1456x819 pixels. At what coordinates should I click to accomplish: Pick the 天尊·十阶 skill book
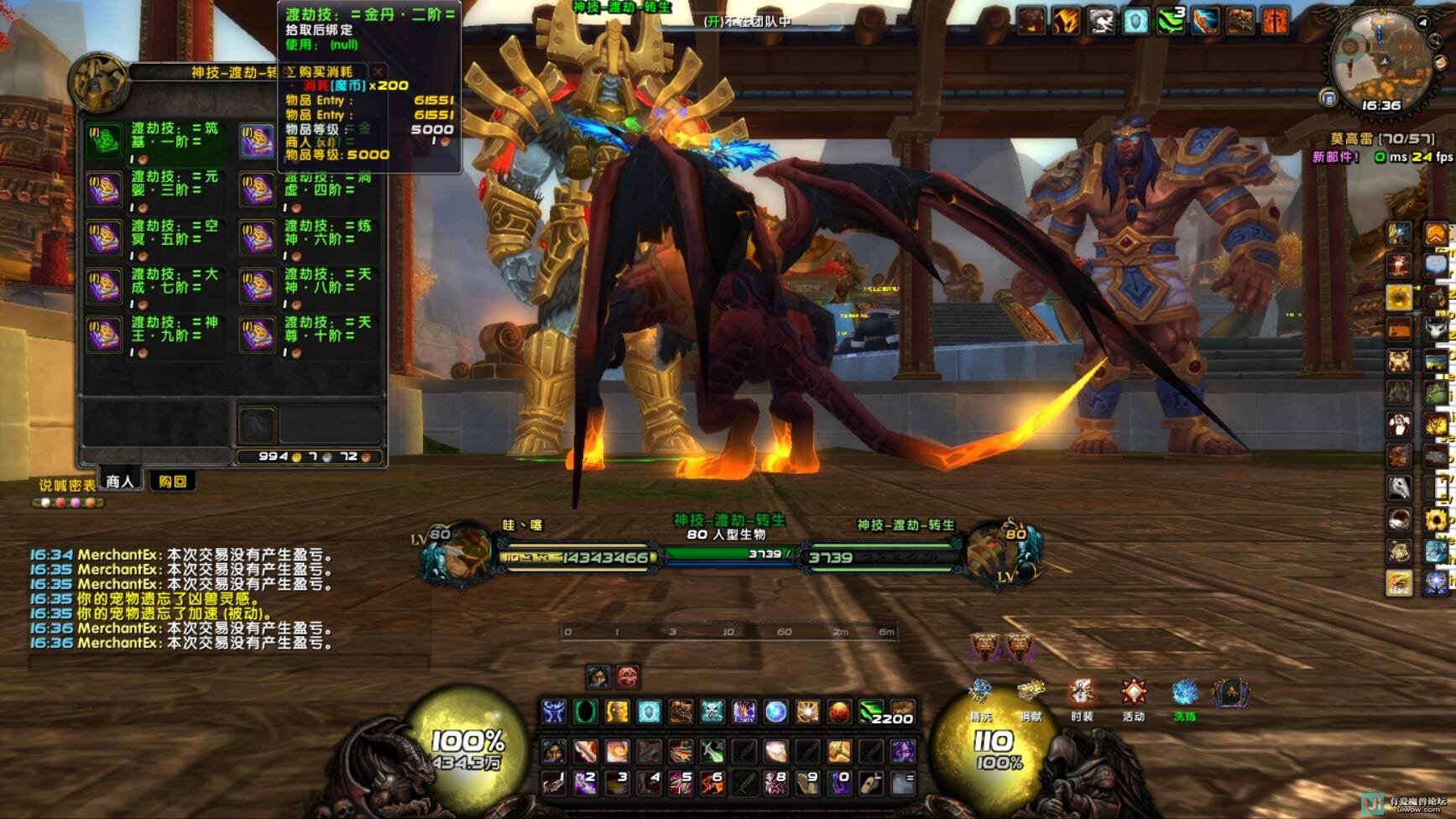click(x=258, y=334)
